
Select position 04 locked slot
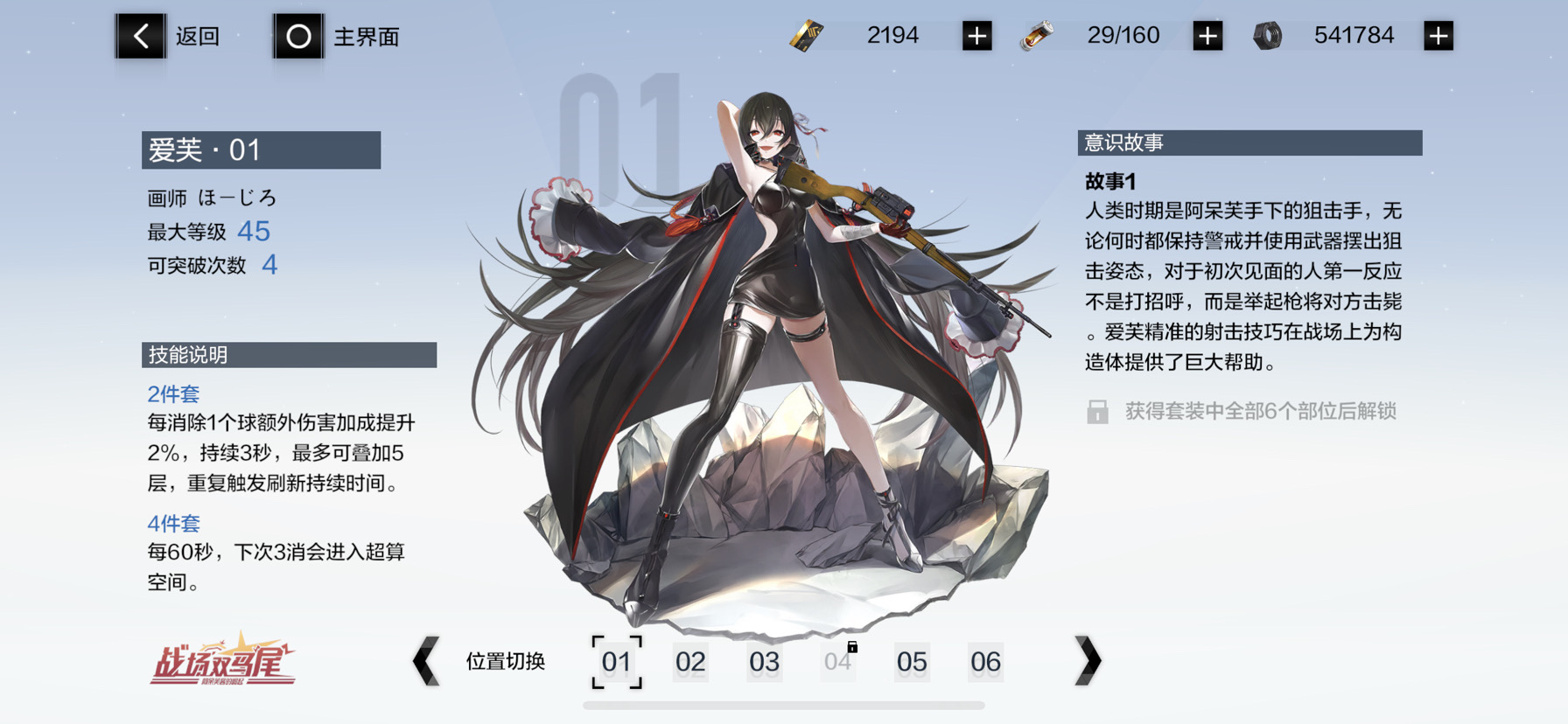(x=838, y=663)
